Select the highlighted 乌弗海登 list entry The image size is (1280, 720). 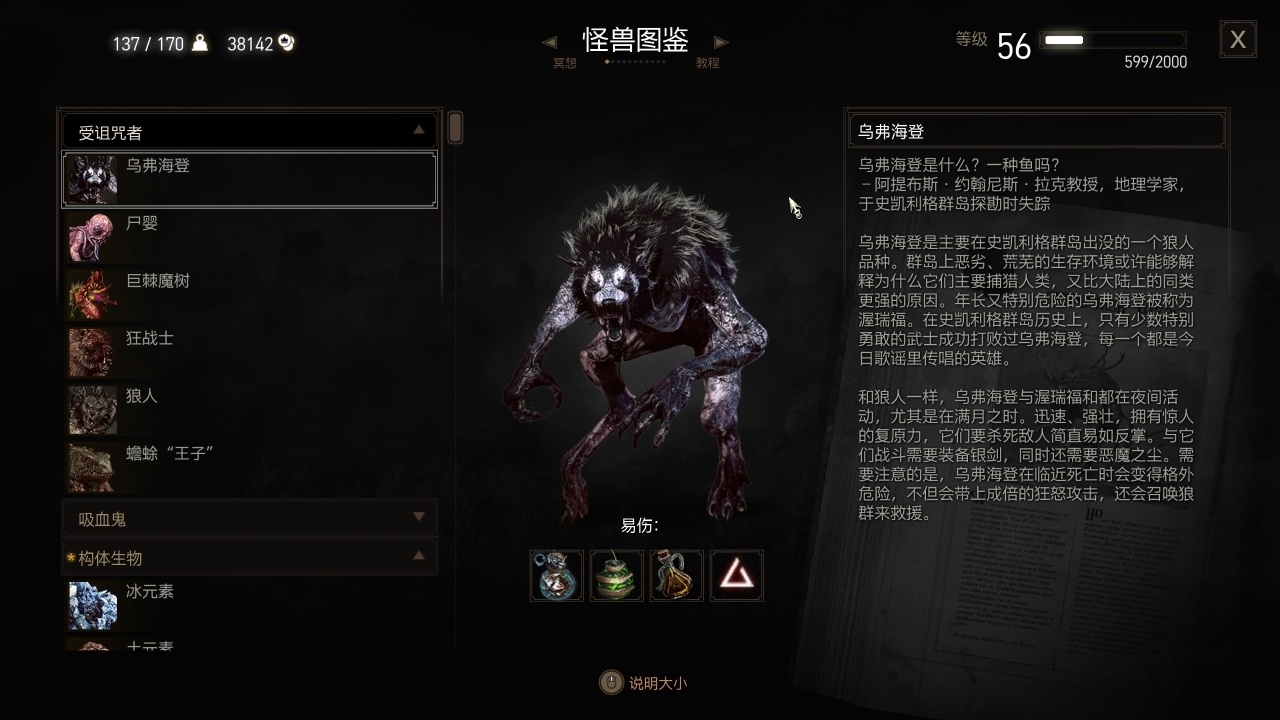(248, 179)
